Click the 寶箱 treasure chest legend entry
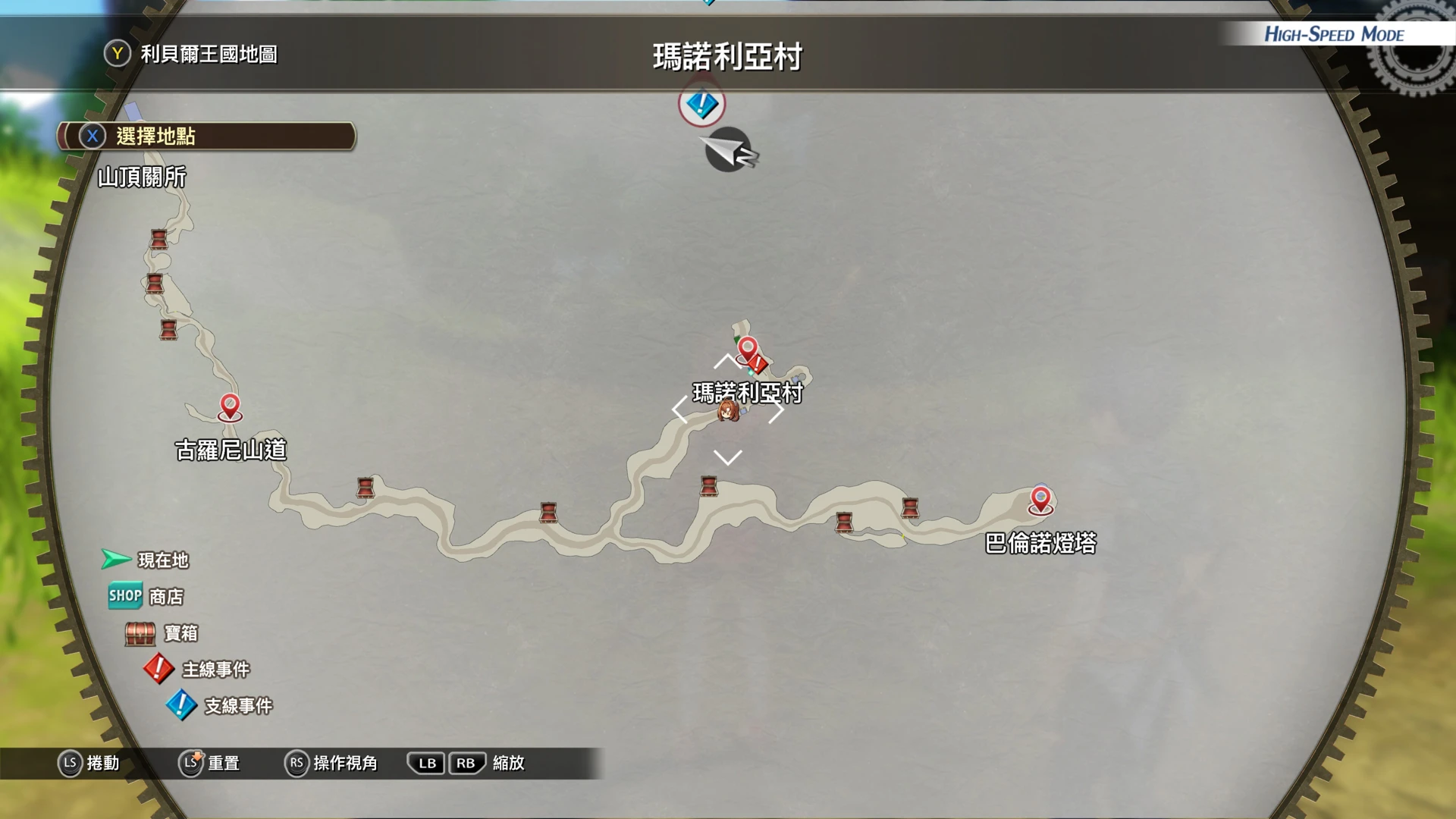The image size is (1456, 819). [x=162, y=633]
